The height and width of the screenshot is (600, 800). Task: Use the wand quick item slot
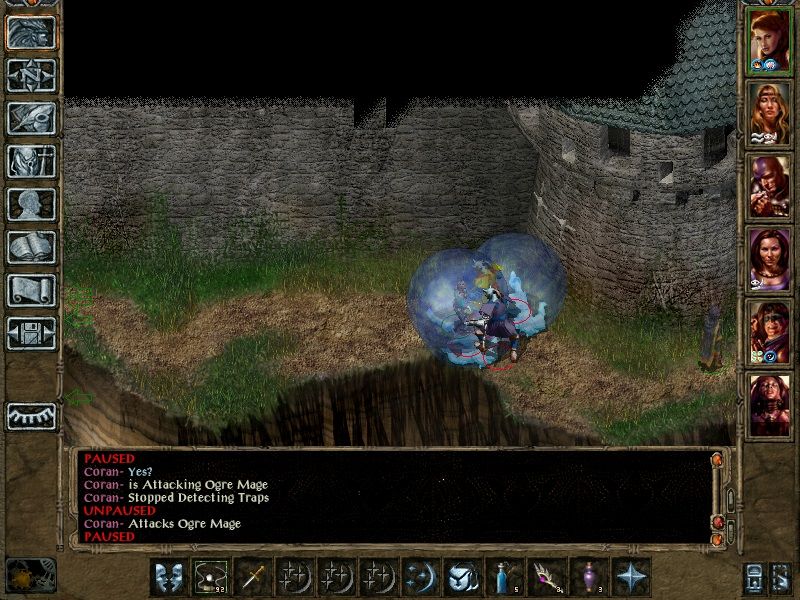coord(548,577)
